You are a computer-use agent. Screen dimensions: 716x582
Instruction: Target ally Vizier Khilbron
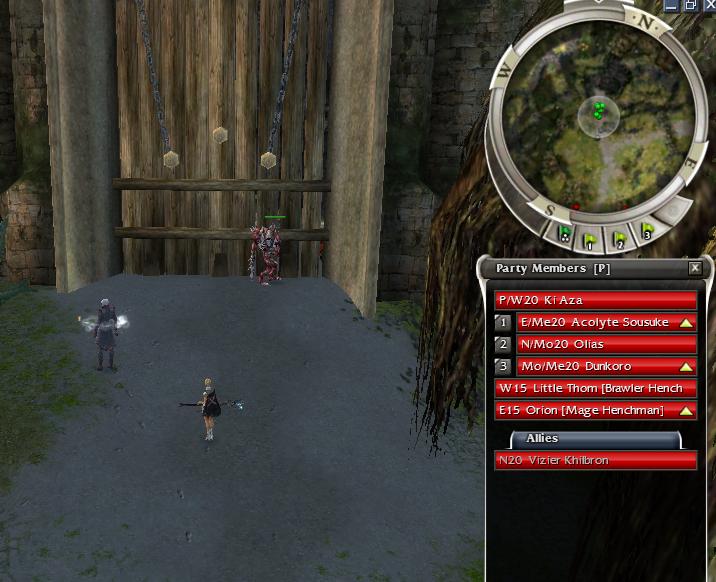[596, 461]
